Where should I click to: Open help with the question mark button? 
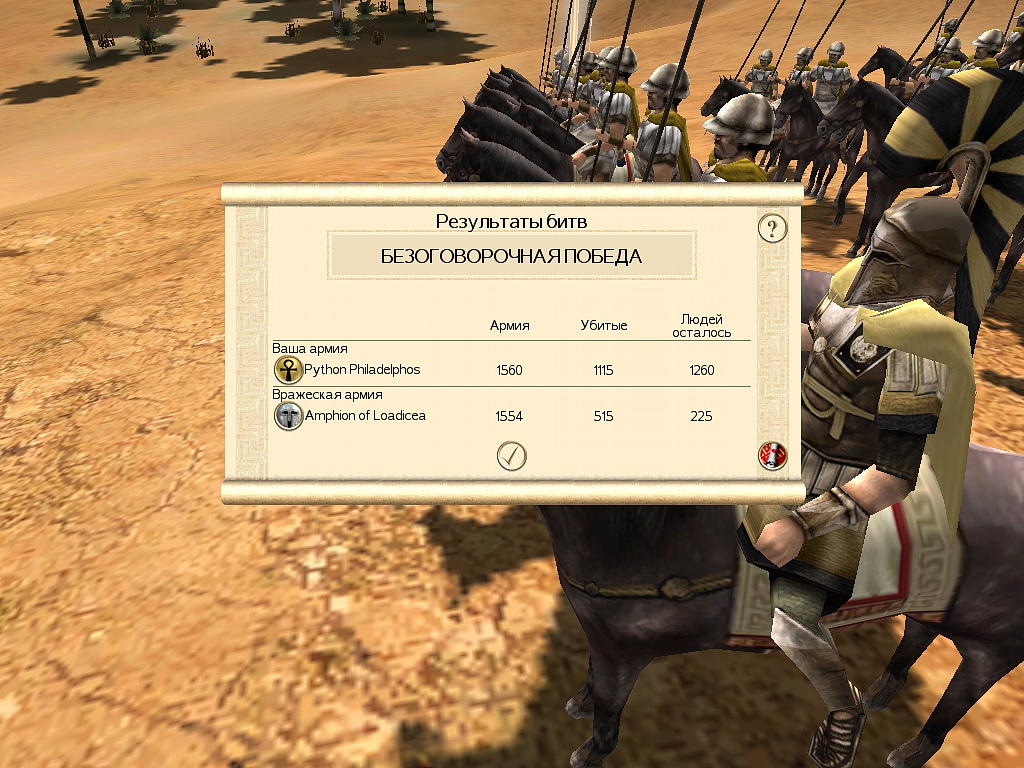[772, 228]
